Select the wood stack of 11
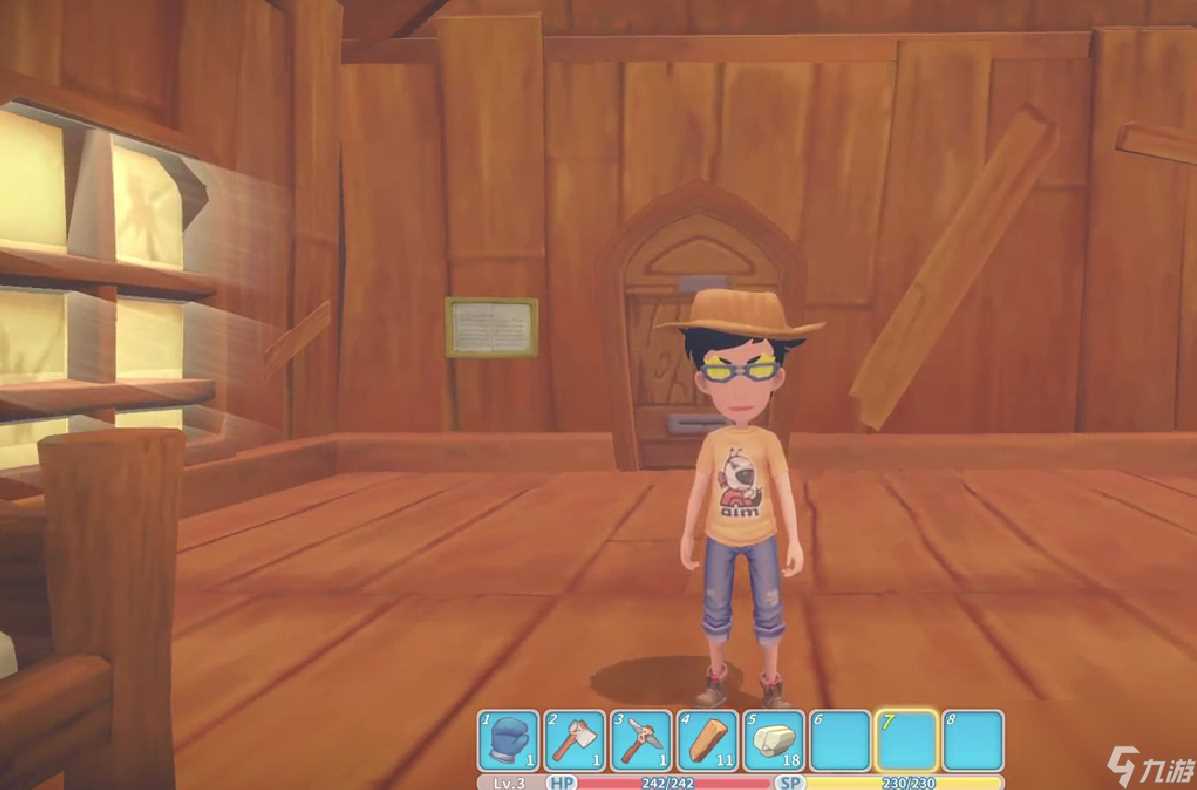Screen dimensions: 1197x790 click(x=708, y=741)
